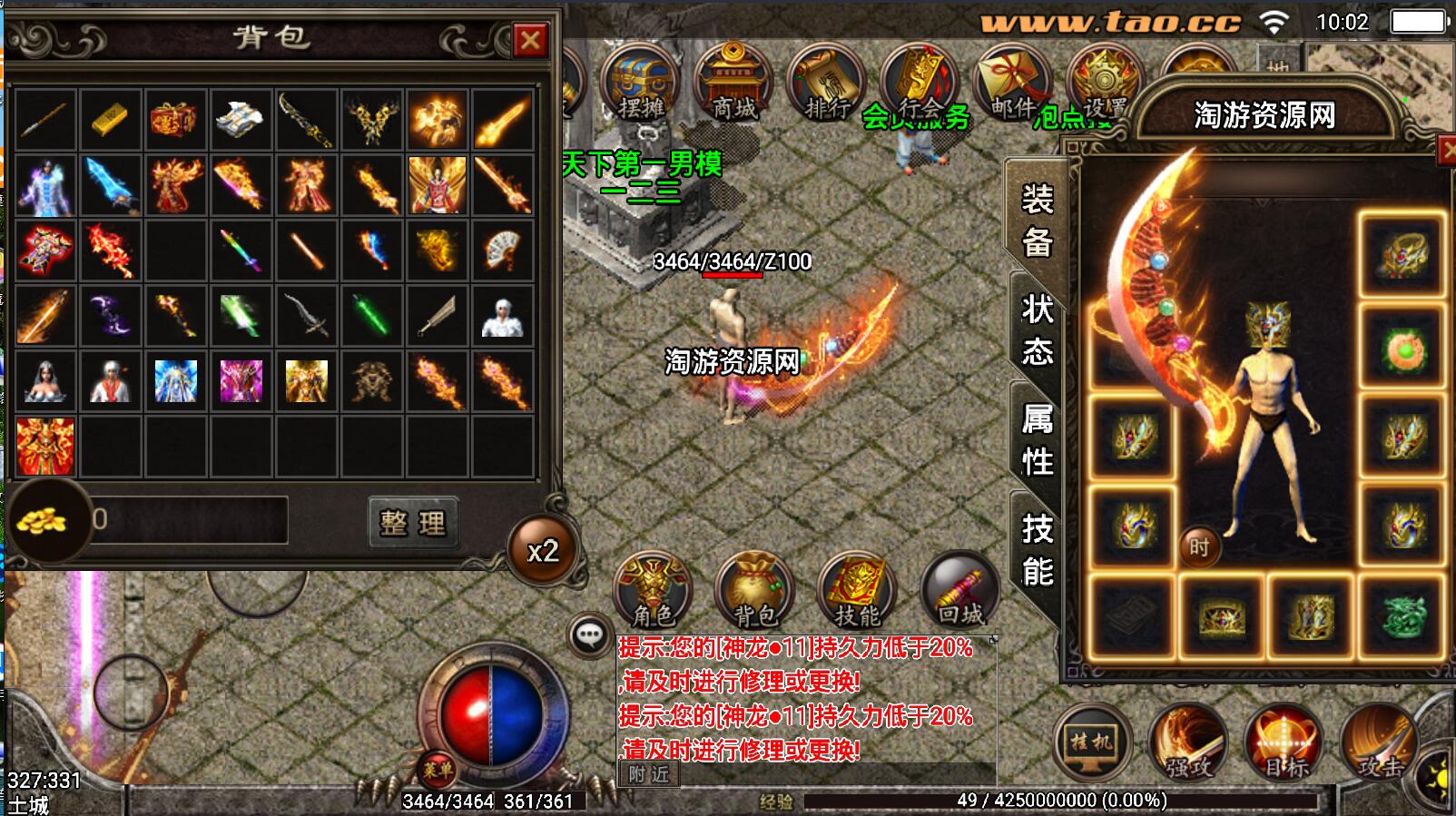Switch to the 技能 skills tab
The height and width of the screenshot is (816, 1456).
pyautogui.click(x=1038, y=550)
